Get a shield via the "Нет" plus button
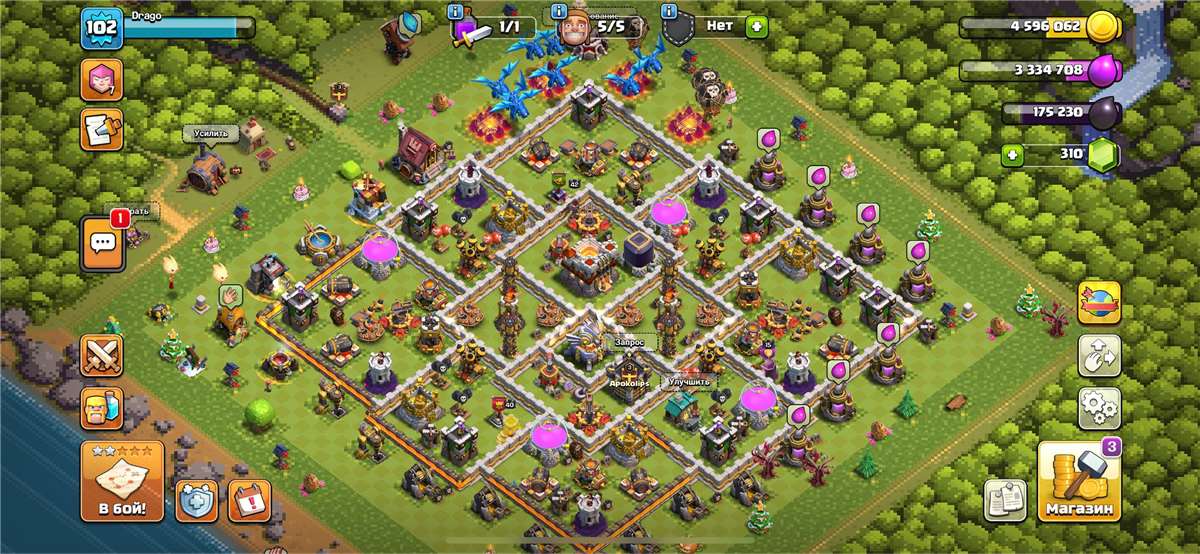The image size is (1200, 554). tap(756, 26)
